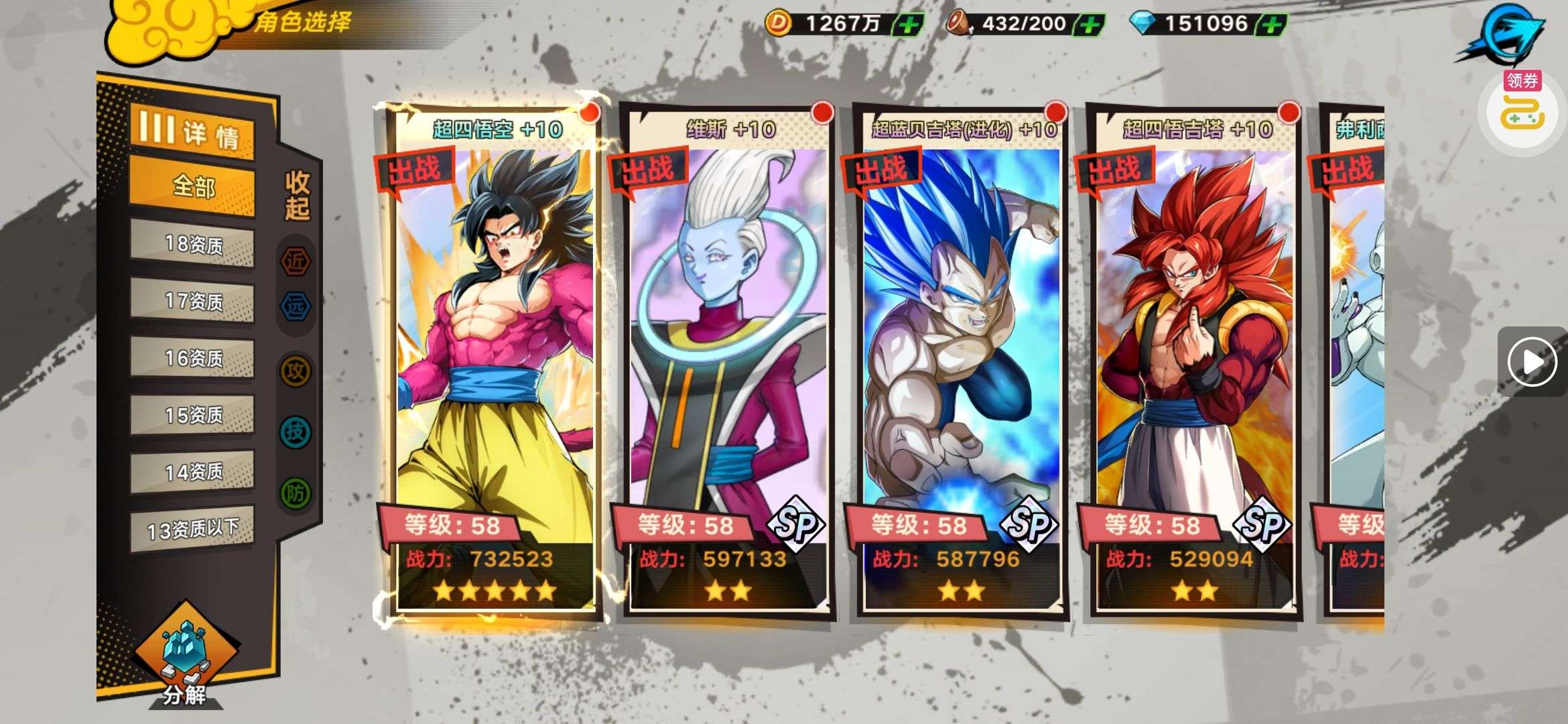The width and height of the screenshot is (1568, 724).
Task: Toggle the 技 skill type filter
Action: click(x=296, y=432)
